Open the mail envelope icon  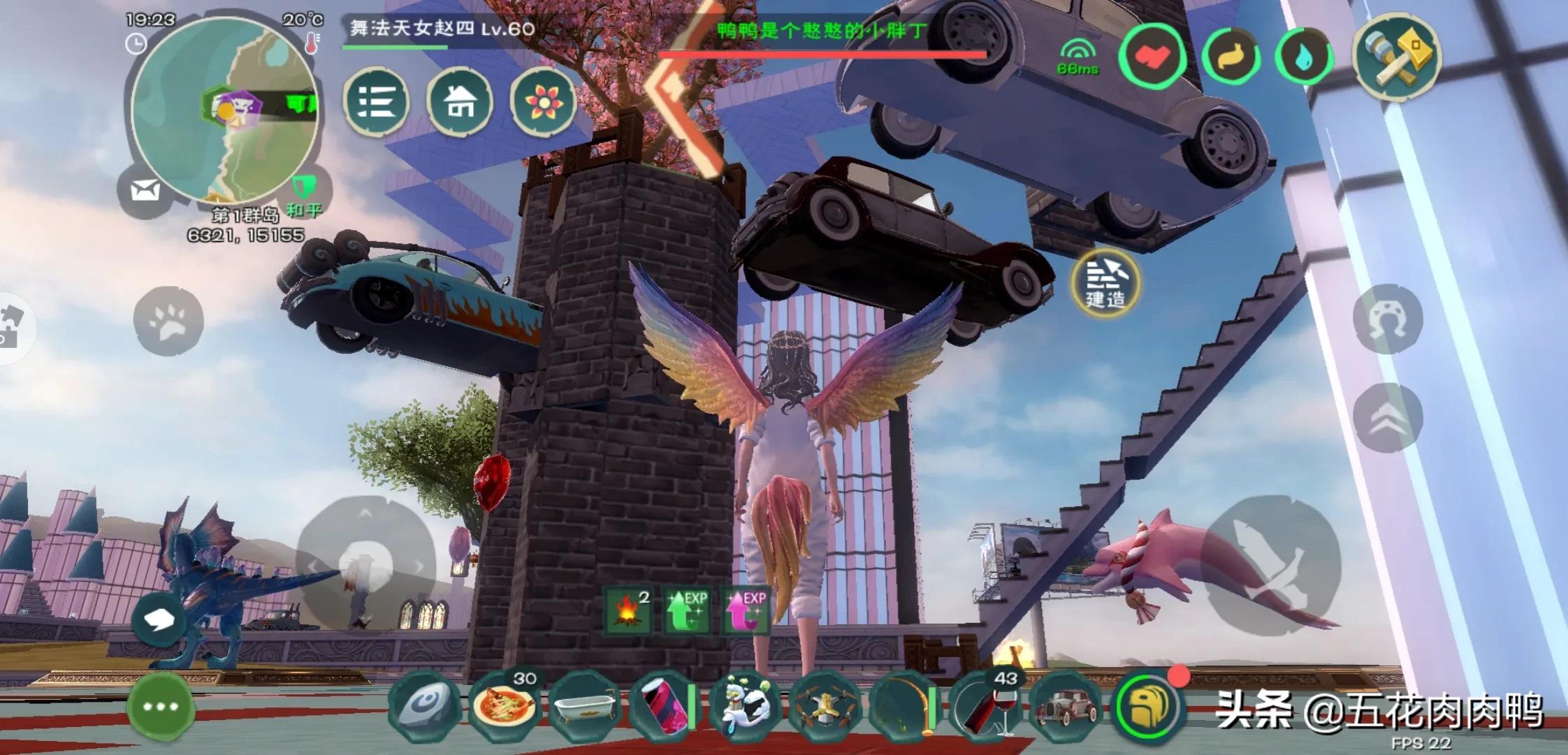tap(145, 189)
